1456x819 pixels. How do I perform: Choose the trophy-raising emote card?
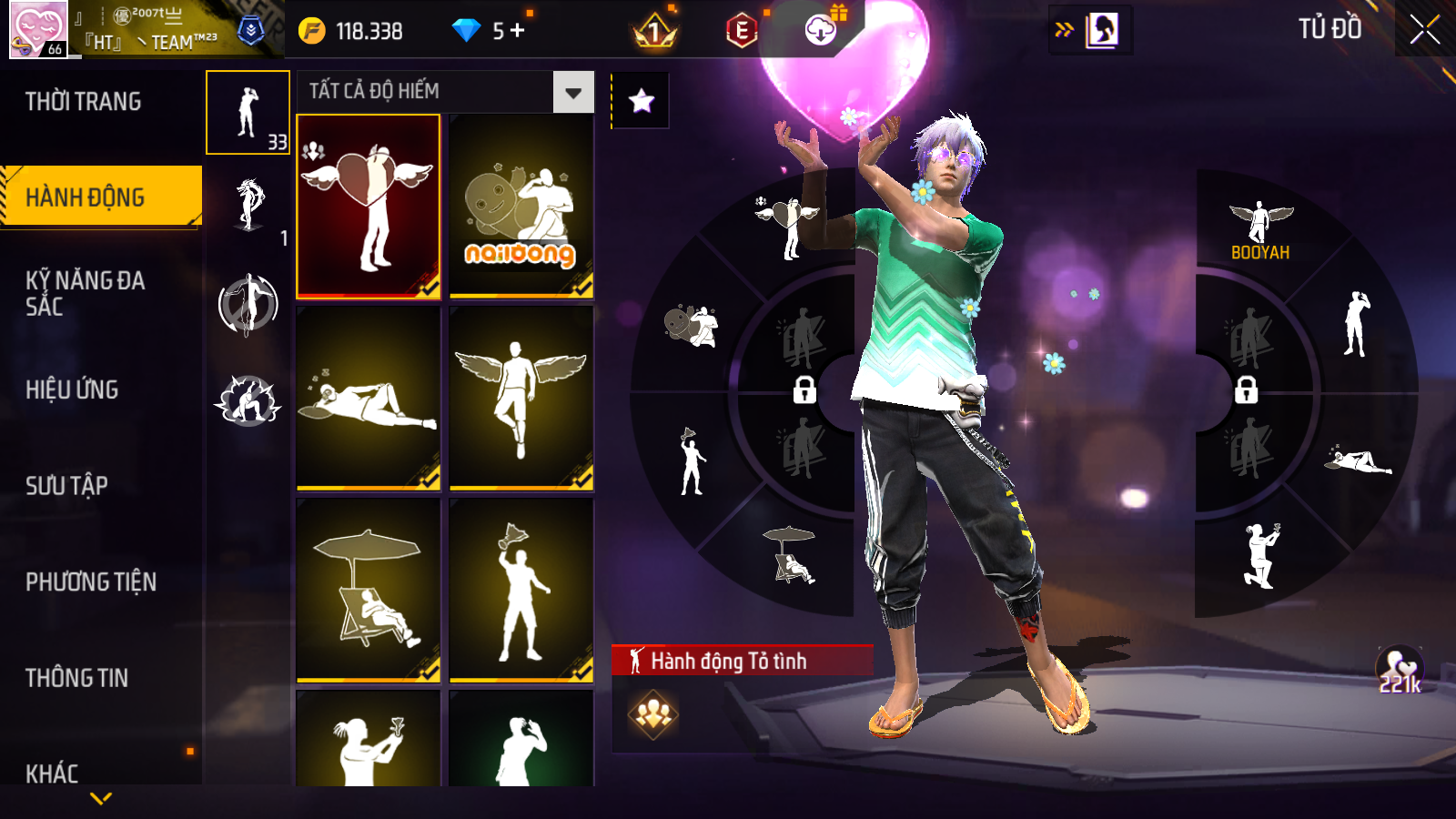(x=521, y=590)
